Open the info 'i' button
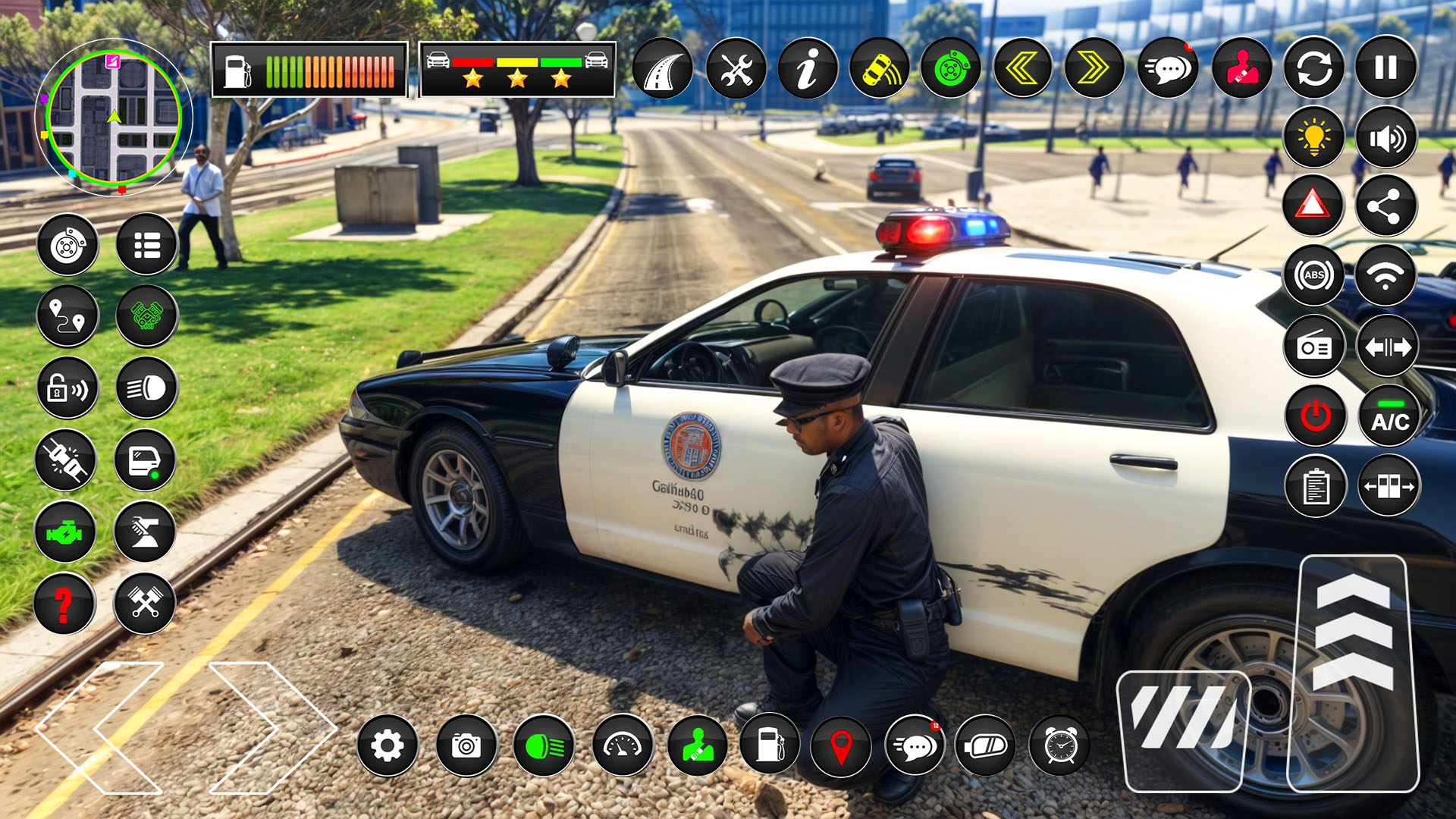This screenshot has width=1456, height=819. pos(808,69)
